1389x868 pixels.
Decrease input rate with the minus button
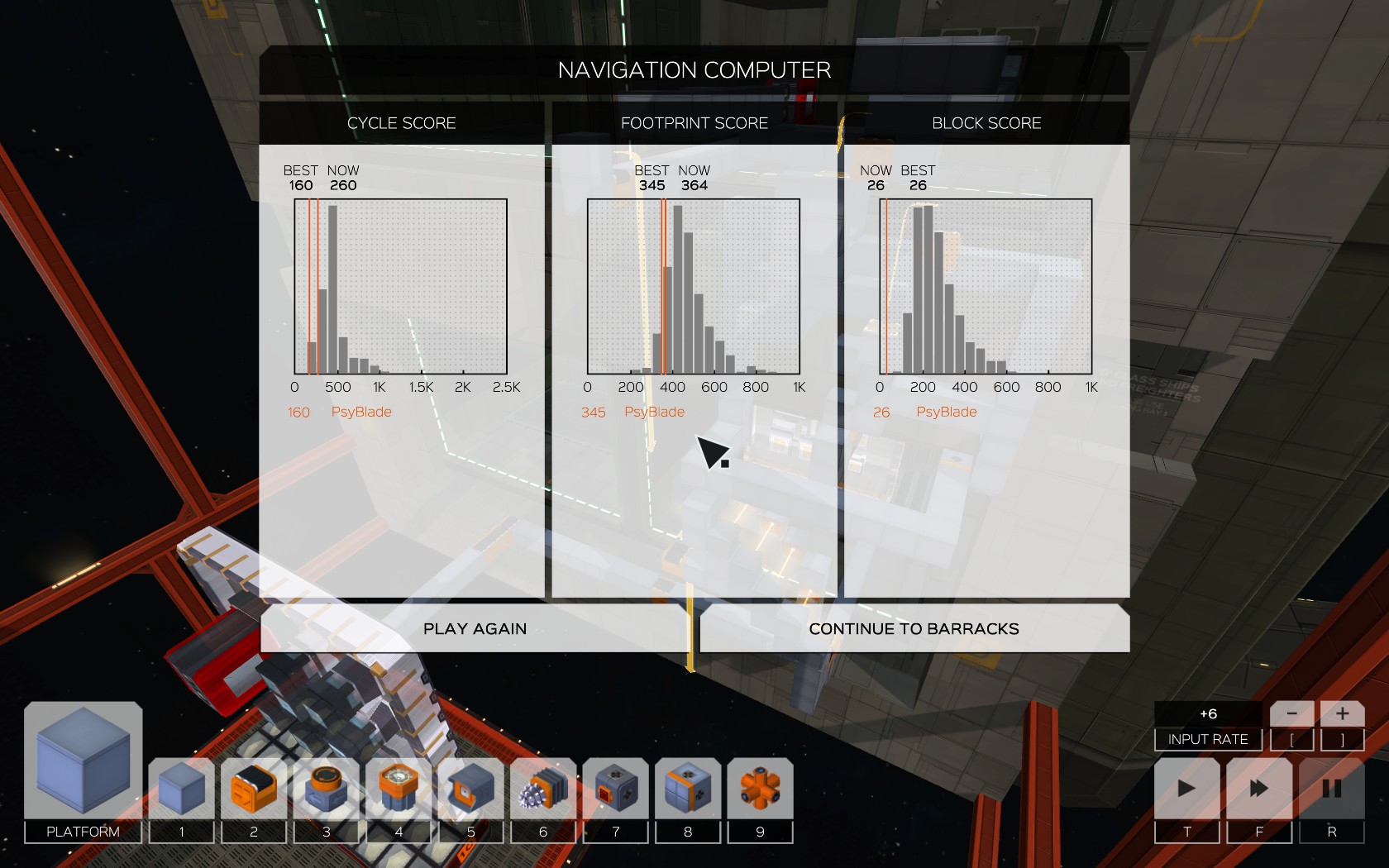click(x=1291, y=713)
